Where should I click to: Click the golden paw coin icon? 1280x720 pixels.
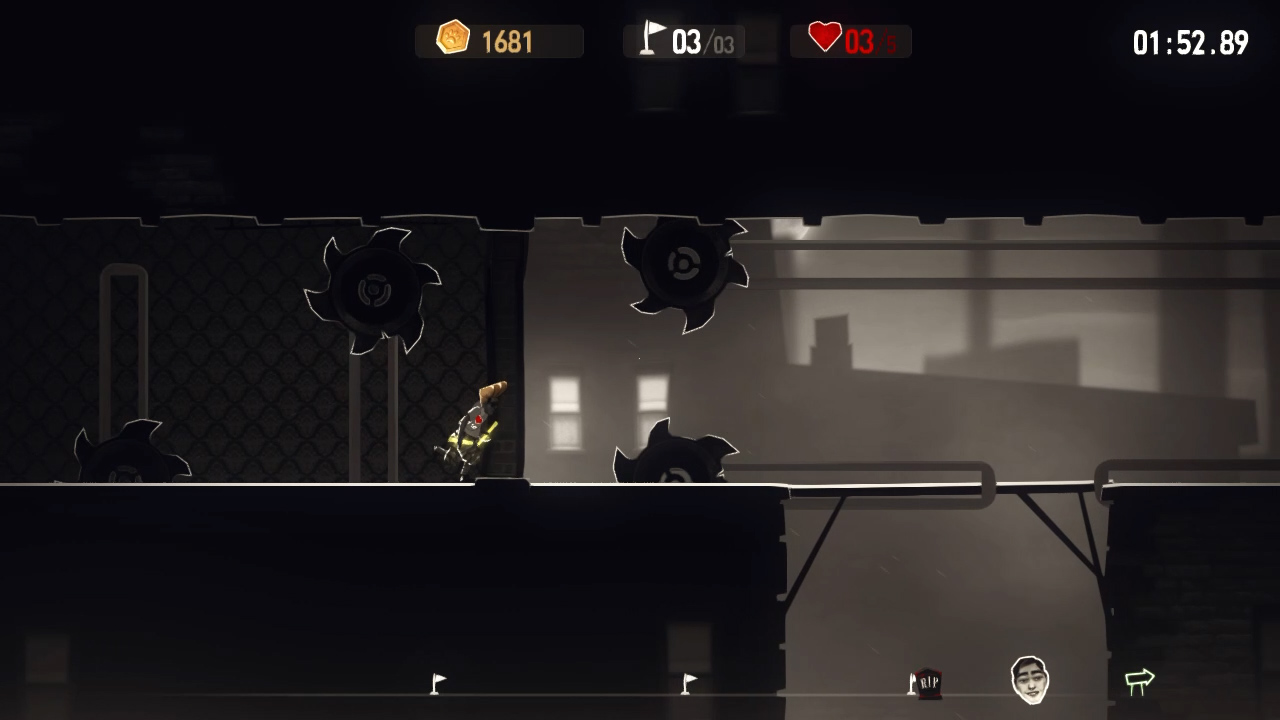click(x=455, y=40)
